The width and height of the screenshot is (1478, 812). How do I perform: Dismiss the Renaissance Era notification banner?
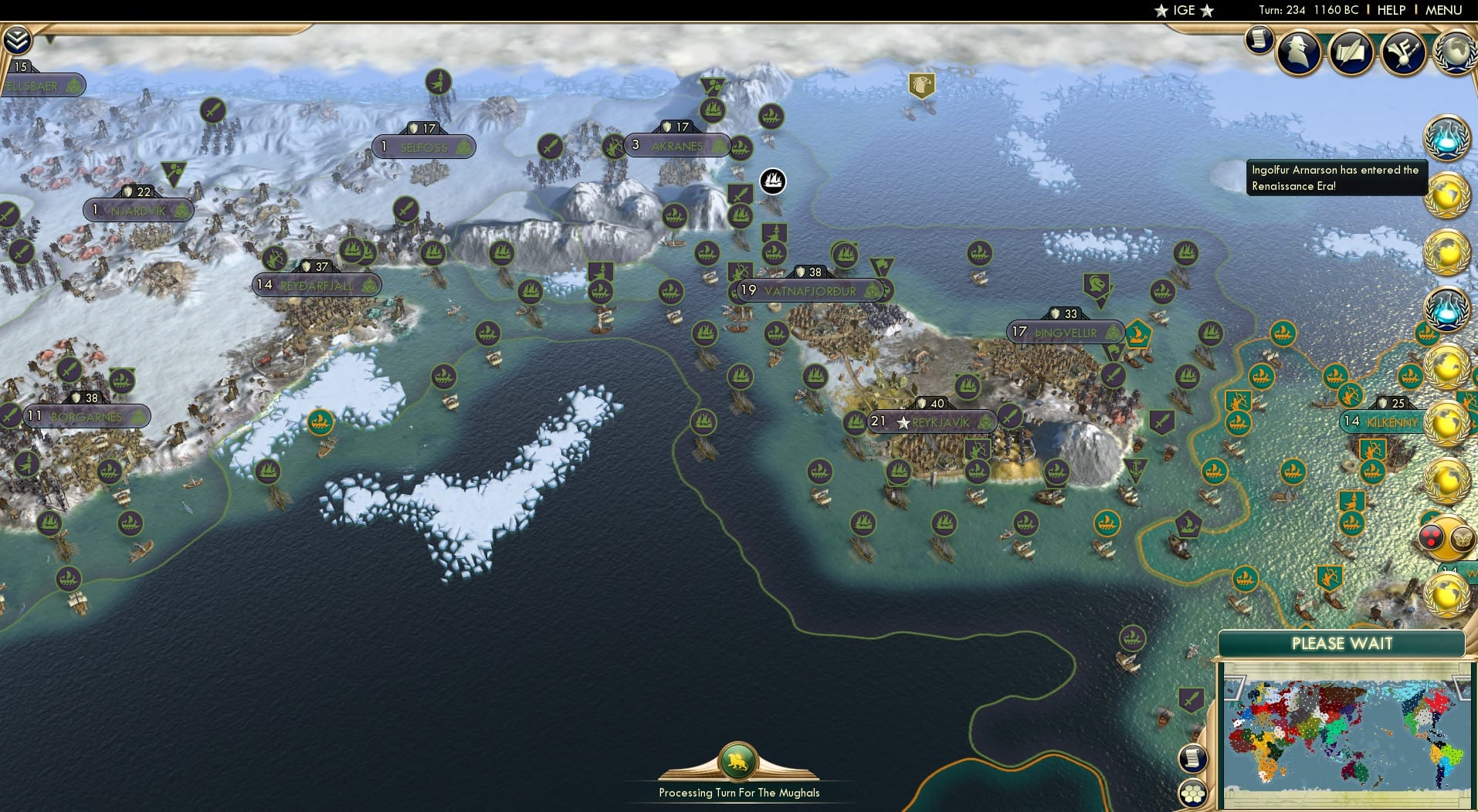click(1336, 178)
